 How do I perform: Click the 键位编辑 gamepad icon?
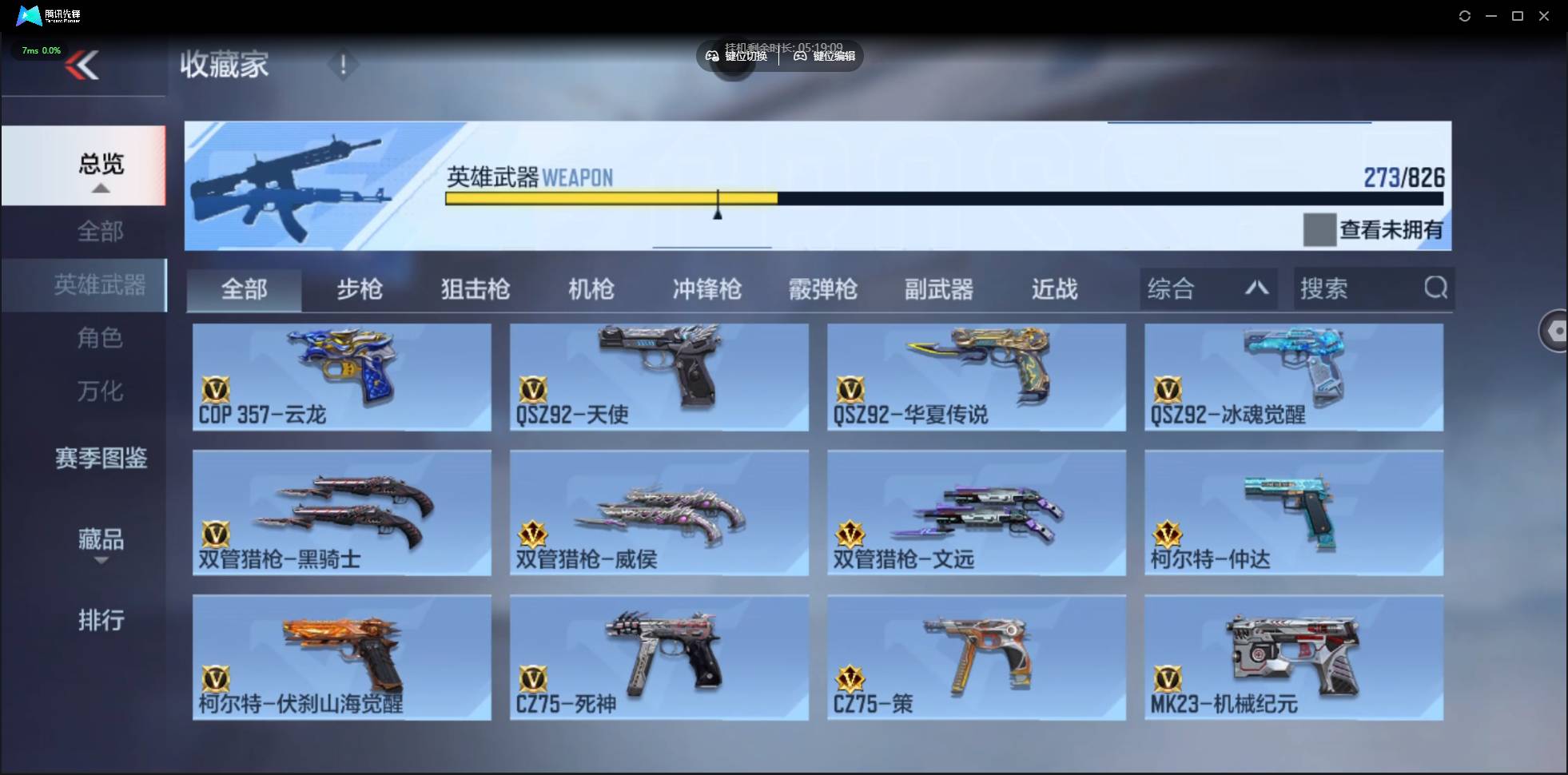tap(801, 56)
